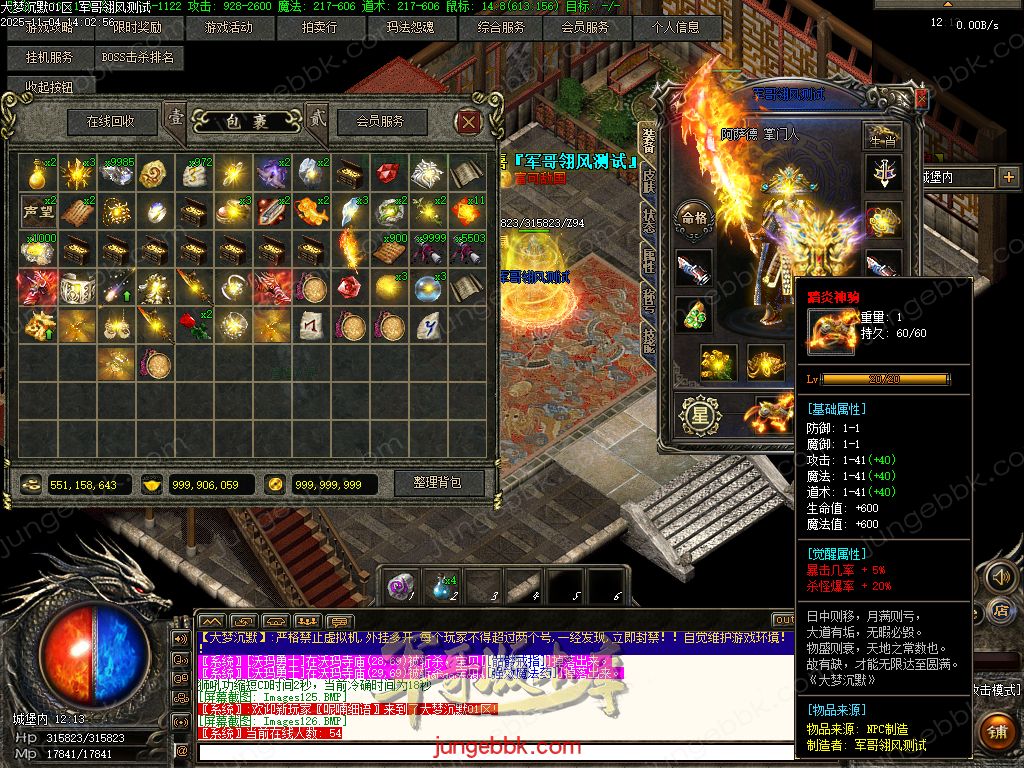1024x768 pixels.
Task: Open 个人信息 personal info
Action: 676,28
